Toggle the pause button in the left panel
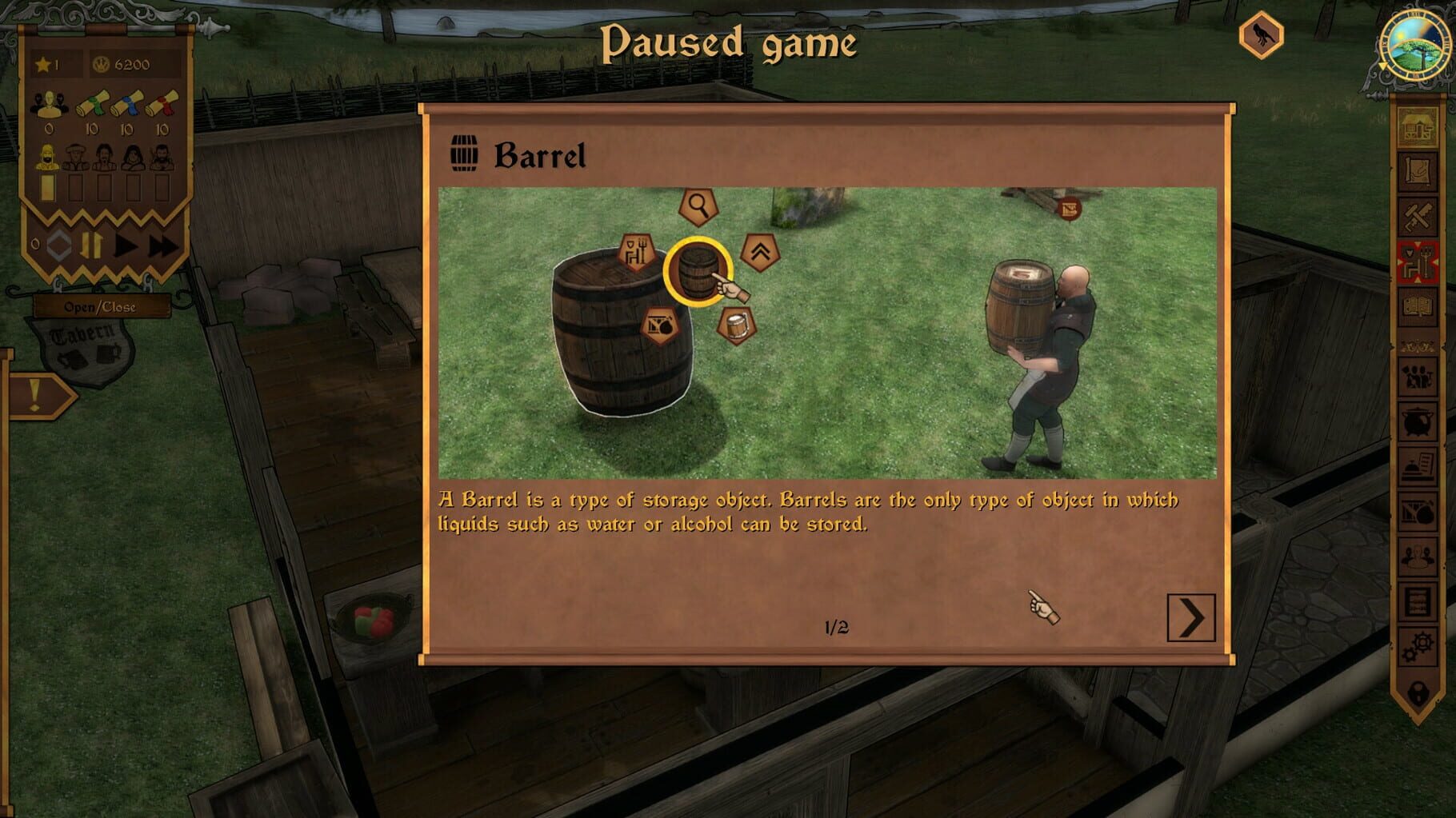Viewport: 1456px width, 818px height. coord(91,245)
